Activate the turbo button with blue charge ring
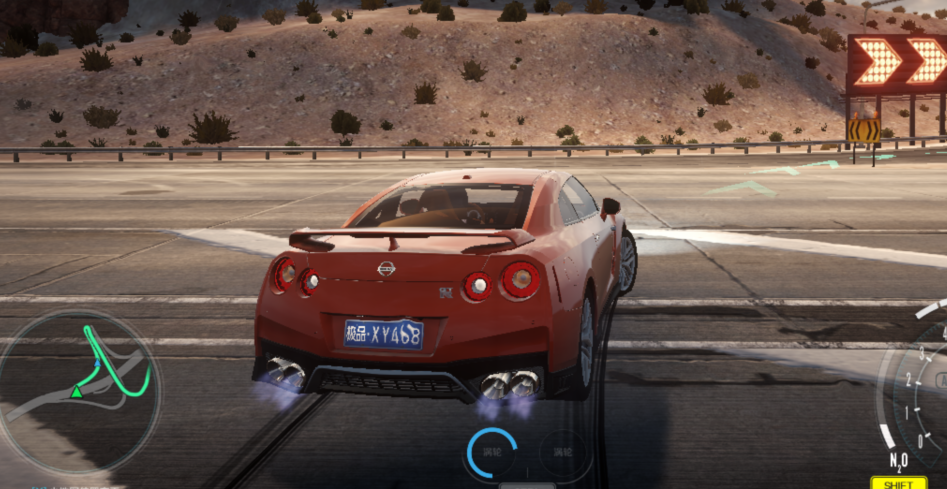The width and height of the screenshot is (947, 489). [x=492, y=452]
